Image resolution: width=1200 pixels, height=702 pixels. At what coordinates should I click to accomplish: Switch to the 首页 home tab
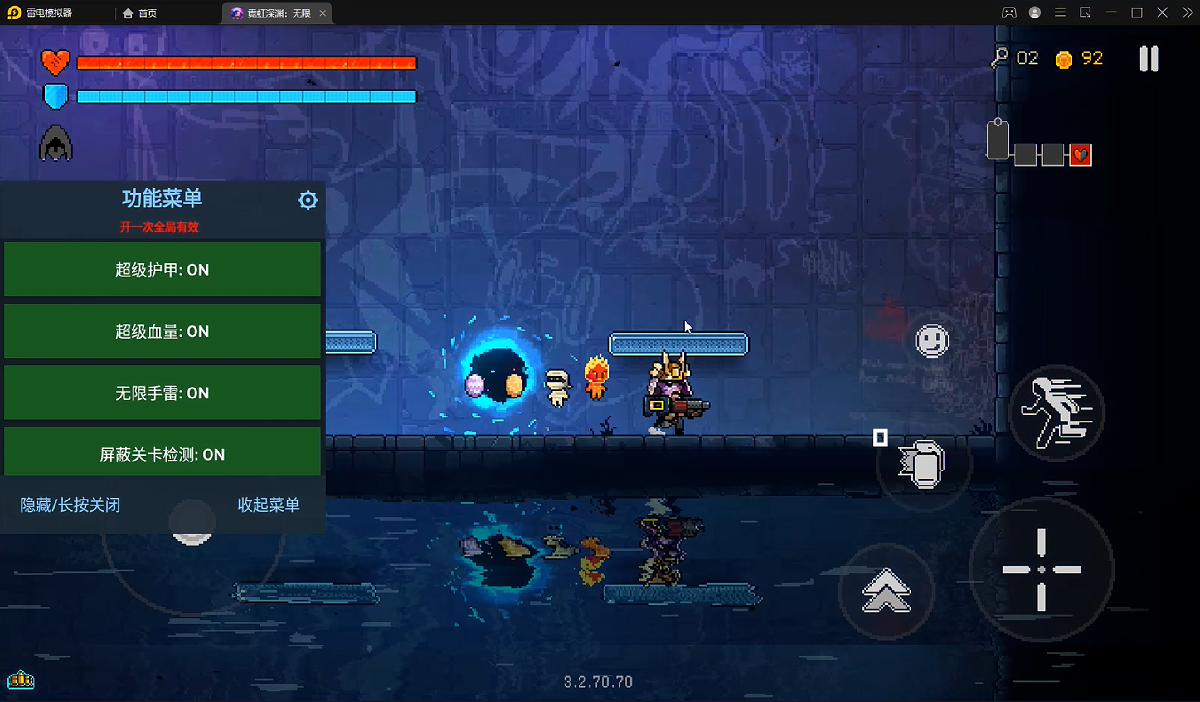point(140,13)
